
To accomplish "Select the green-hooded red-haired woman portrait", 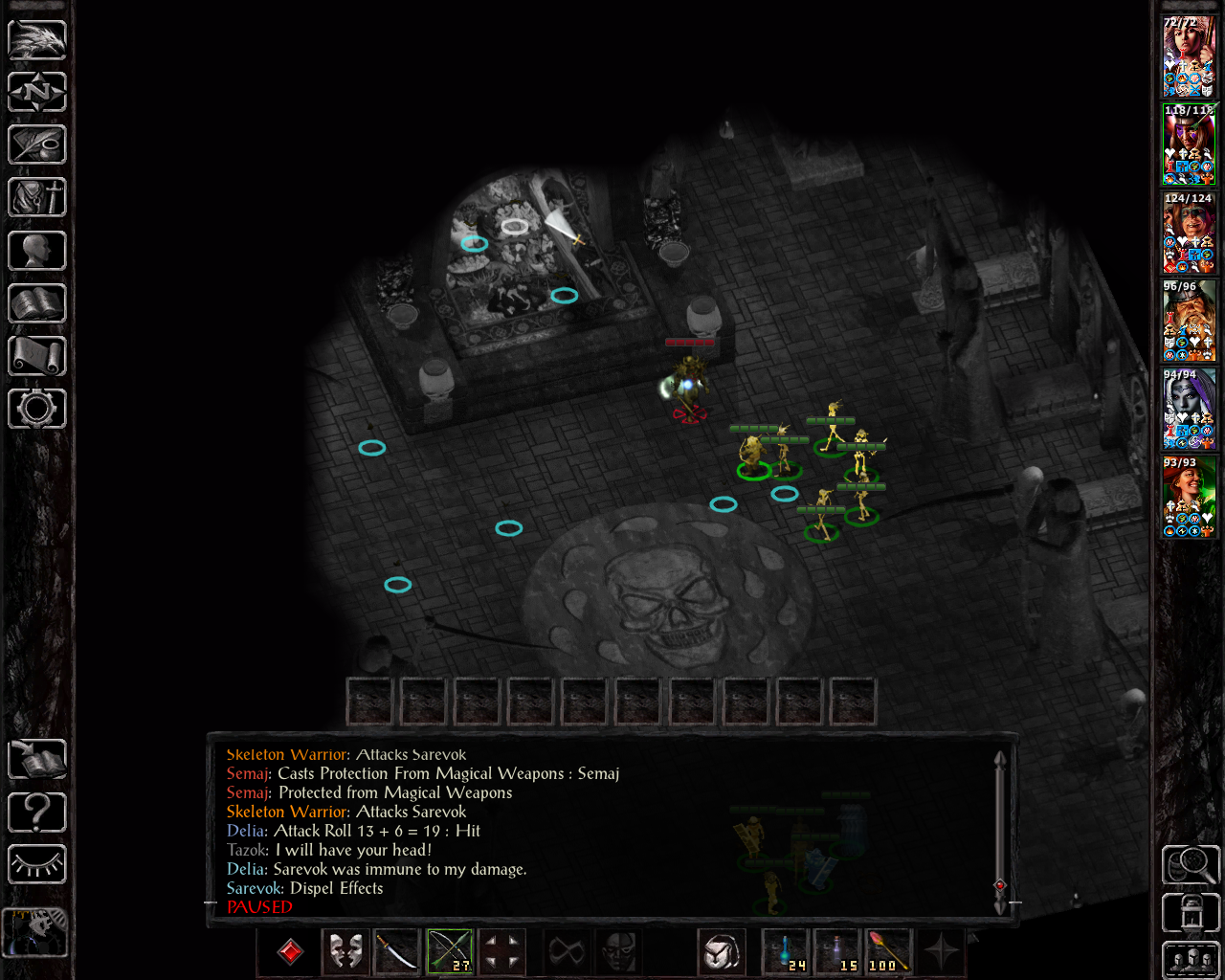I will pyautogui.click(x=1189, y=497).
